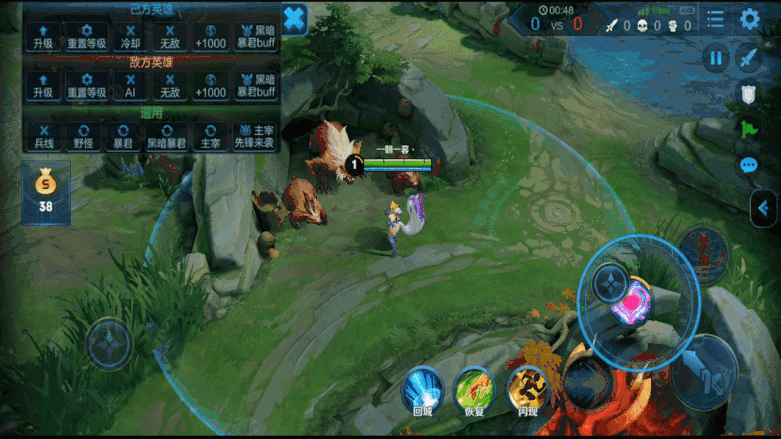Viewport: 781px width, 439px height.
Task: Open the settings gear
Action: pyautogui.click(x=749, y=19)
